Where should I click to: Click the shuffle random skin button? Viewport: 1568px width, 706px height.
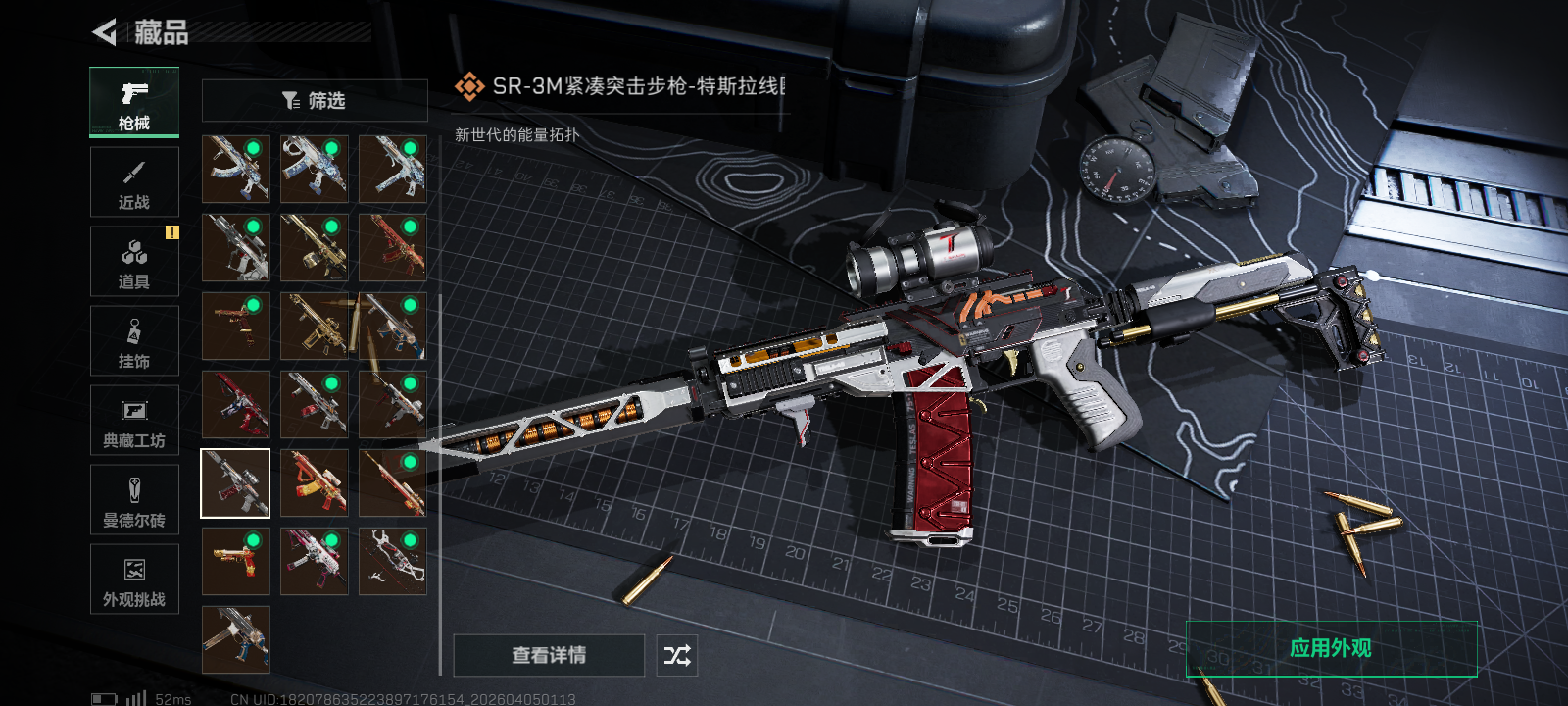tap(677, 655)
